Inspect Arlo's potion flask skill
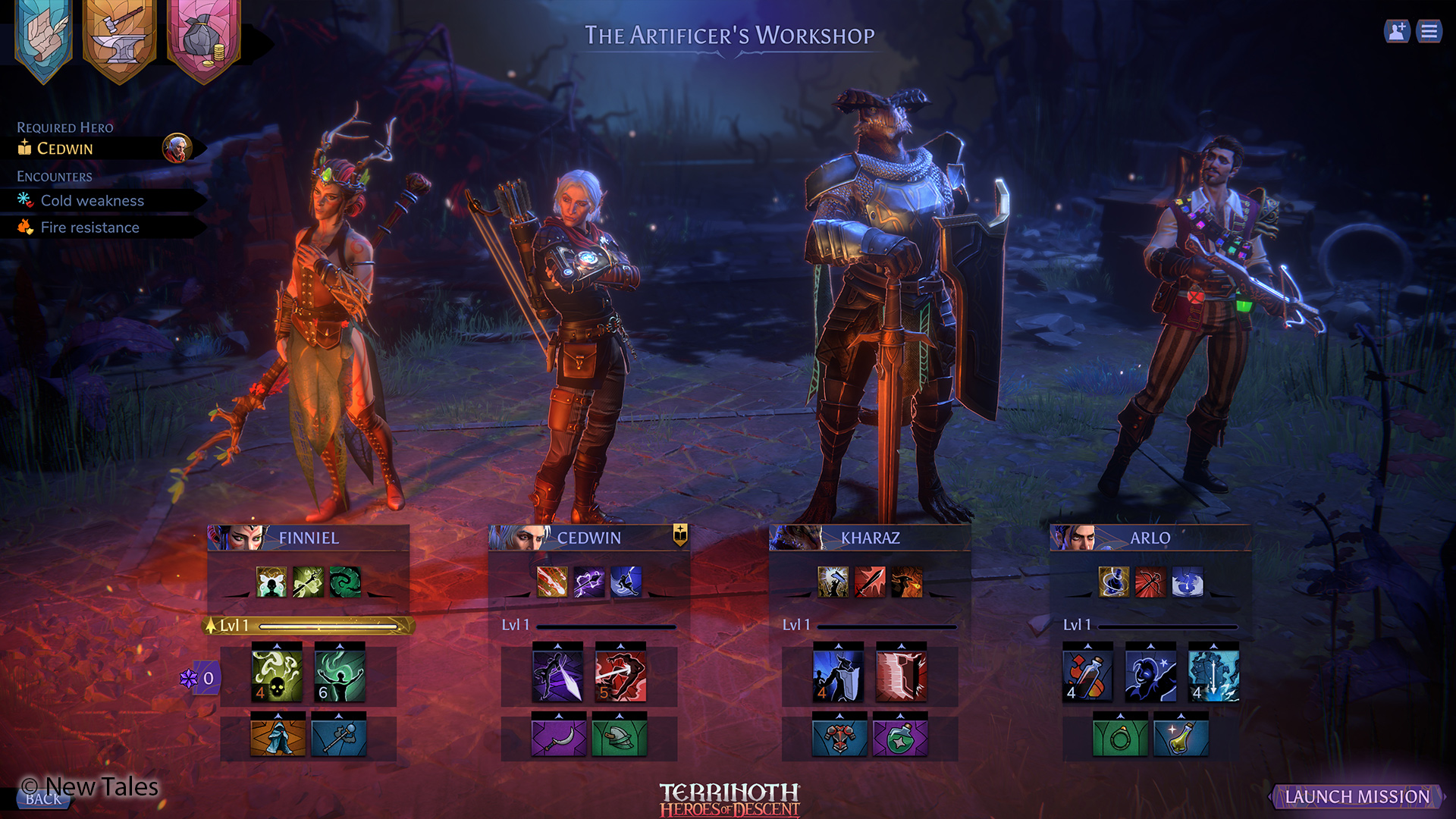The image size is (1456, 819). [1087, 674]
